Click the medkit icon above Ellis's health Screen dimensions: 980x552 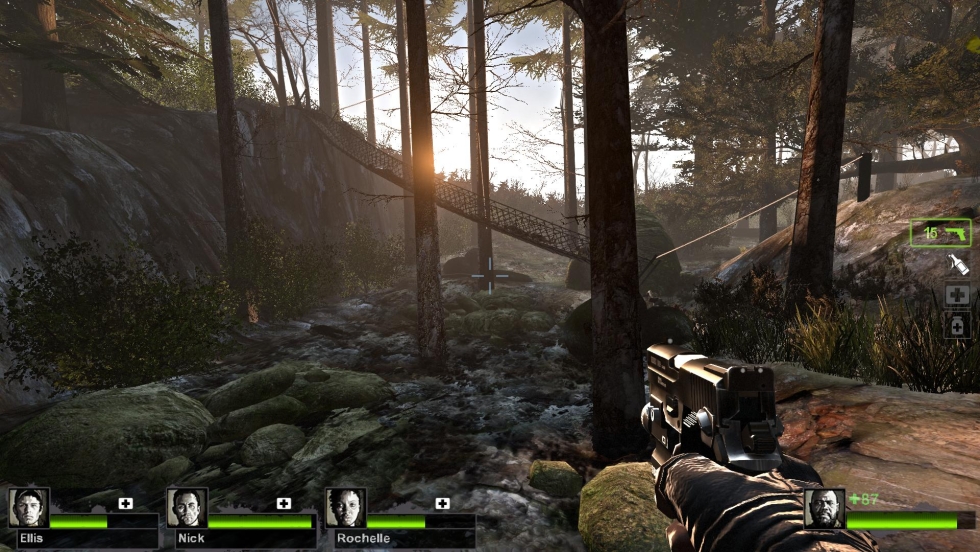[125, 503]
